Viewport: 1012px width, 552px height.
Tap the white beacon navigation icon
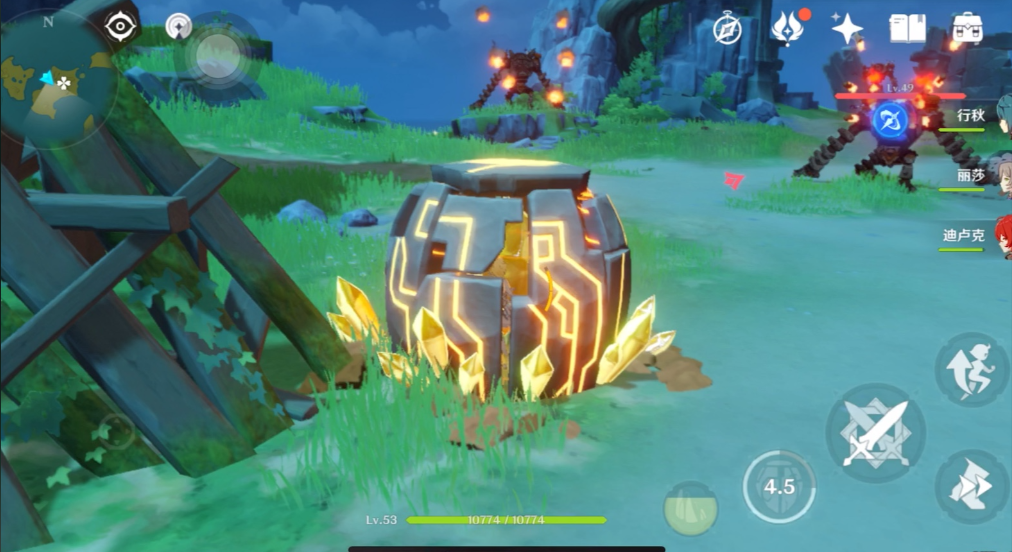pyautogui.click(x=179, y=27)
